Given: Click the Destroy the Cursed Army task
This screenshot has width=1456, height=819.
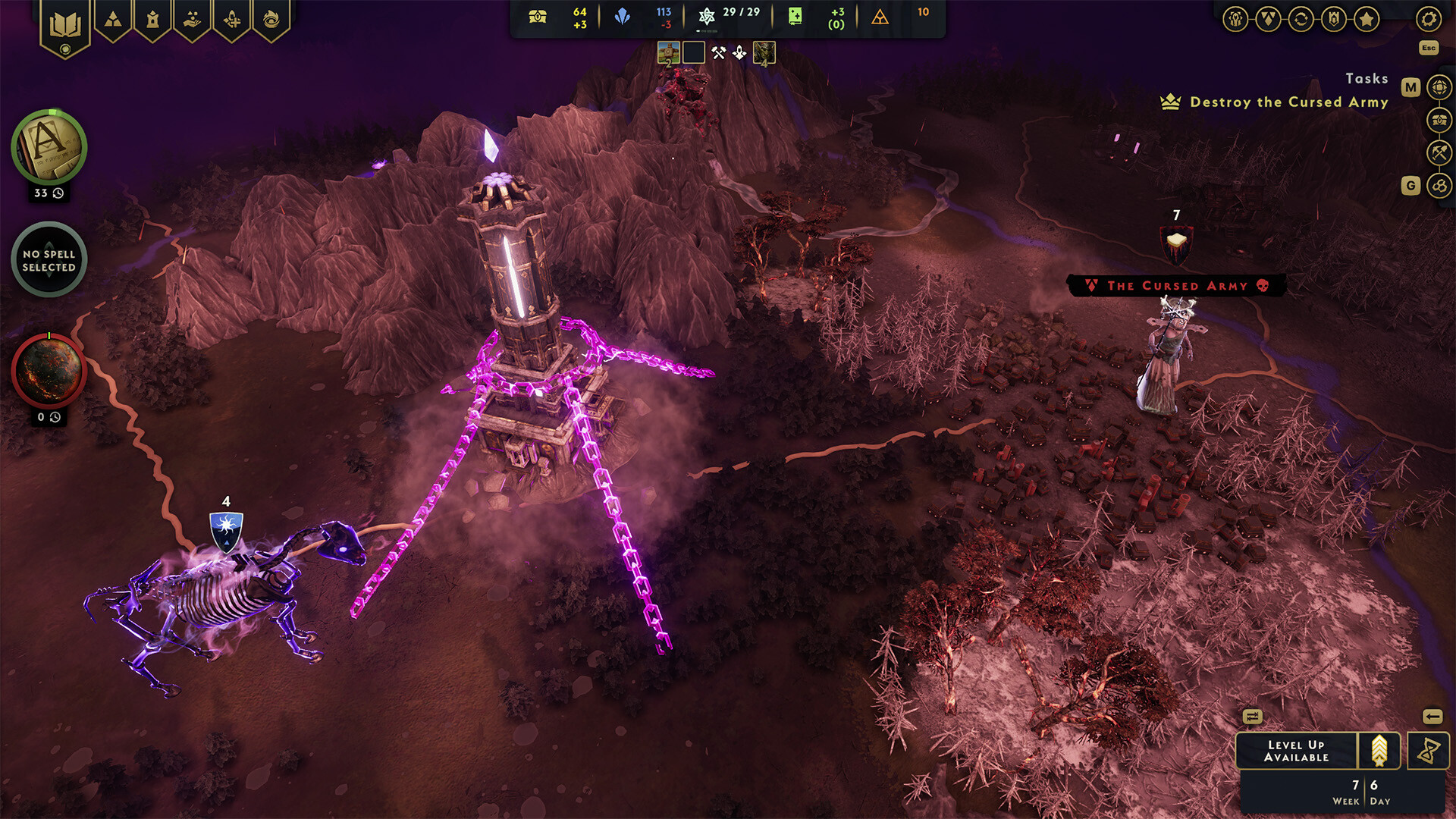Looking at the screenshot, I should [1289, 102].
